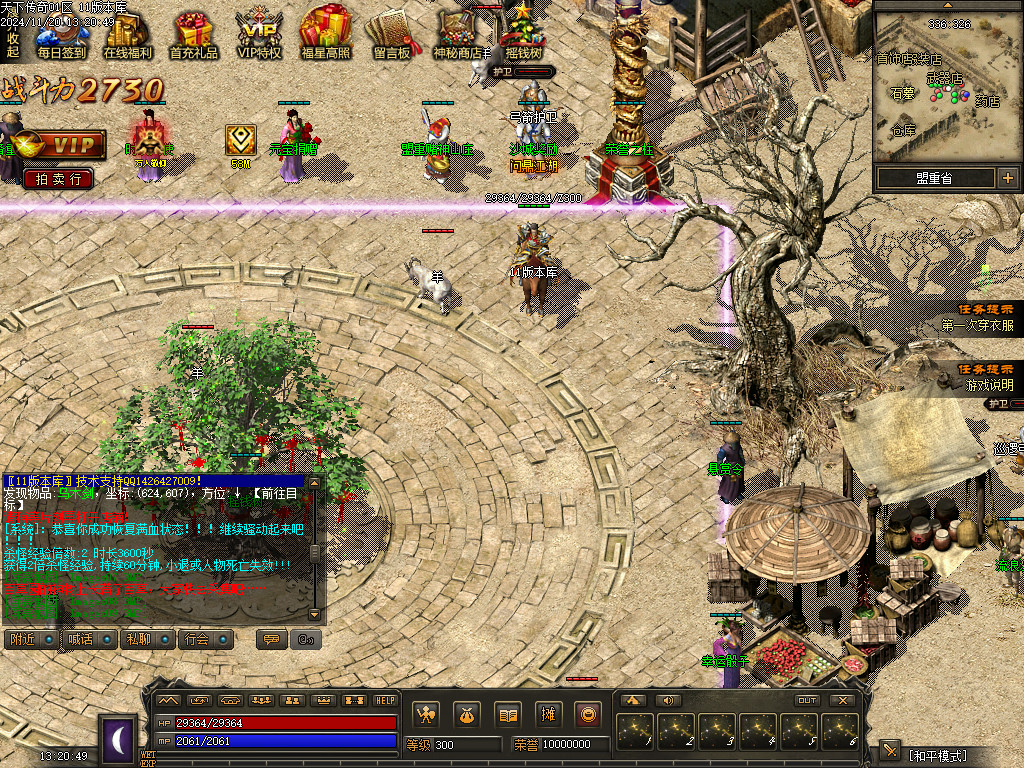
Task: Open the 拍卖行 auction house
Action: pos(58,179)
